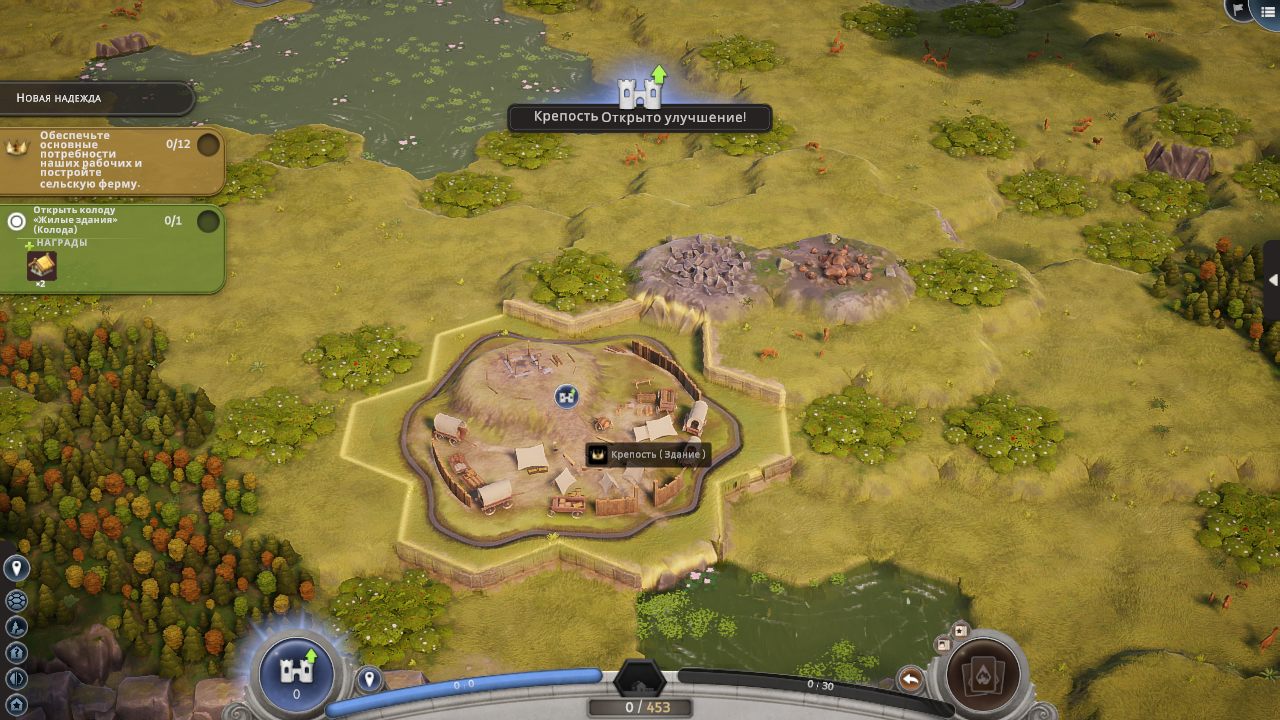
Task: Click the reward house card icon
Action: tap(41, 266)
